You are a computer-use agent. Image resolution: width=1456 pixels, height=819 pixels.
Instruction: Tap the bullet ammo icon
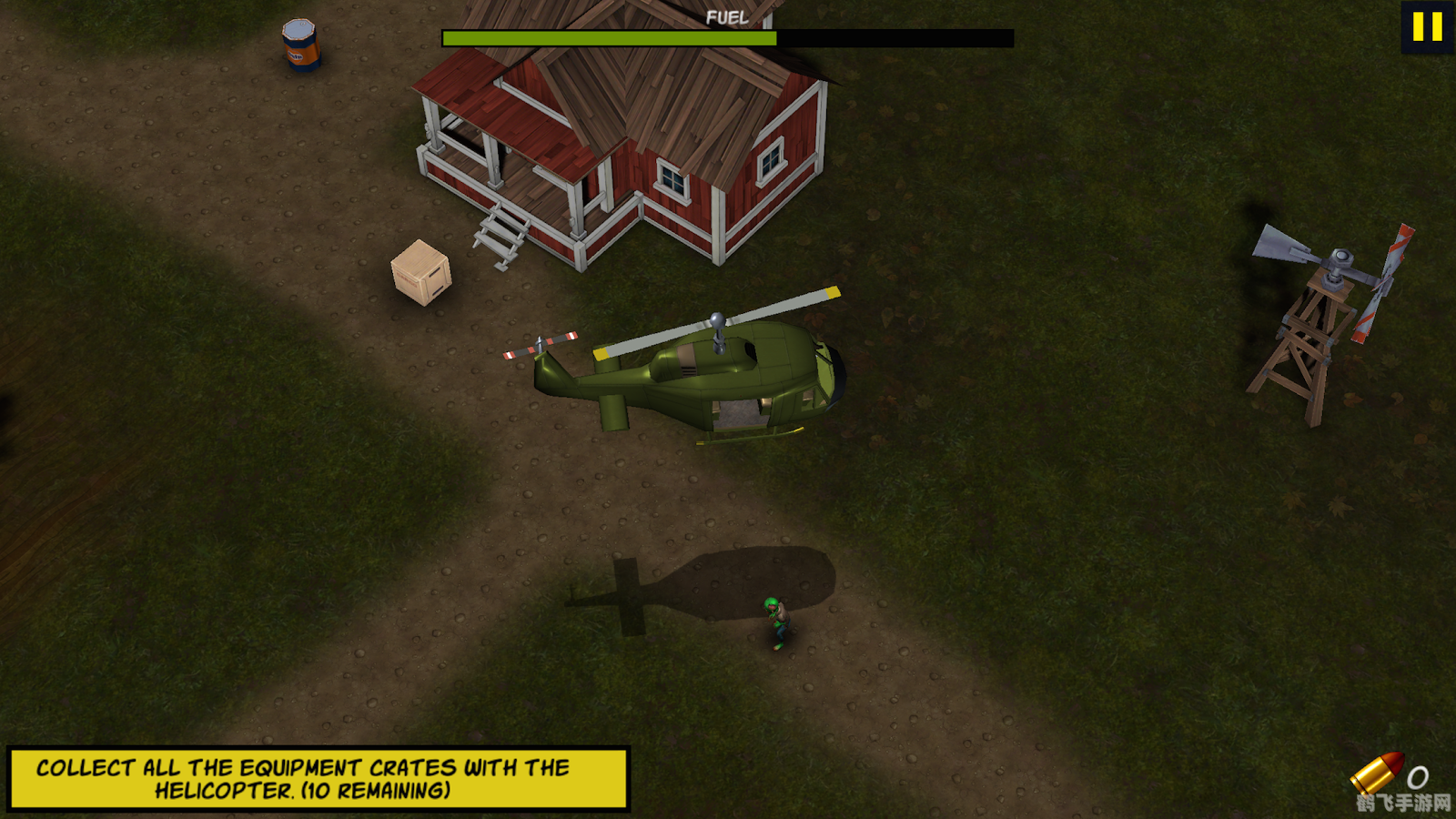tap(1377, 772)
